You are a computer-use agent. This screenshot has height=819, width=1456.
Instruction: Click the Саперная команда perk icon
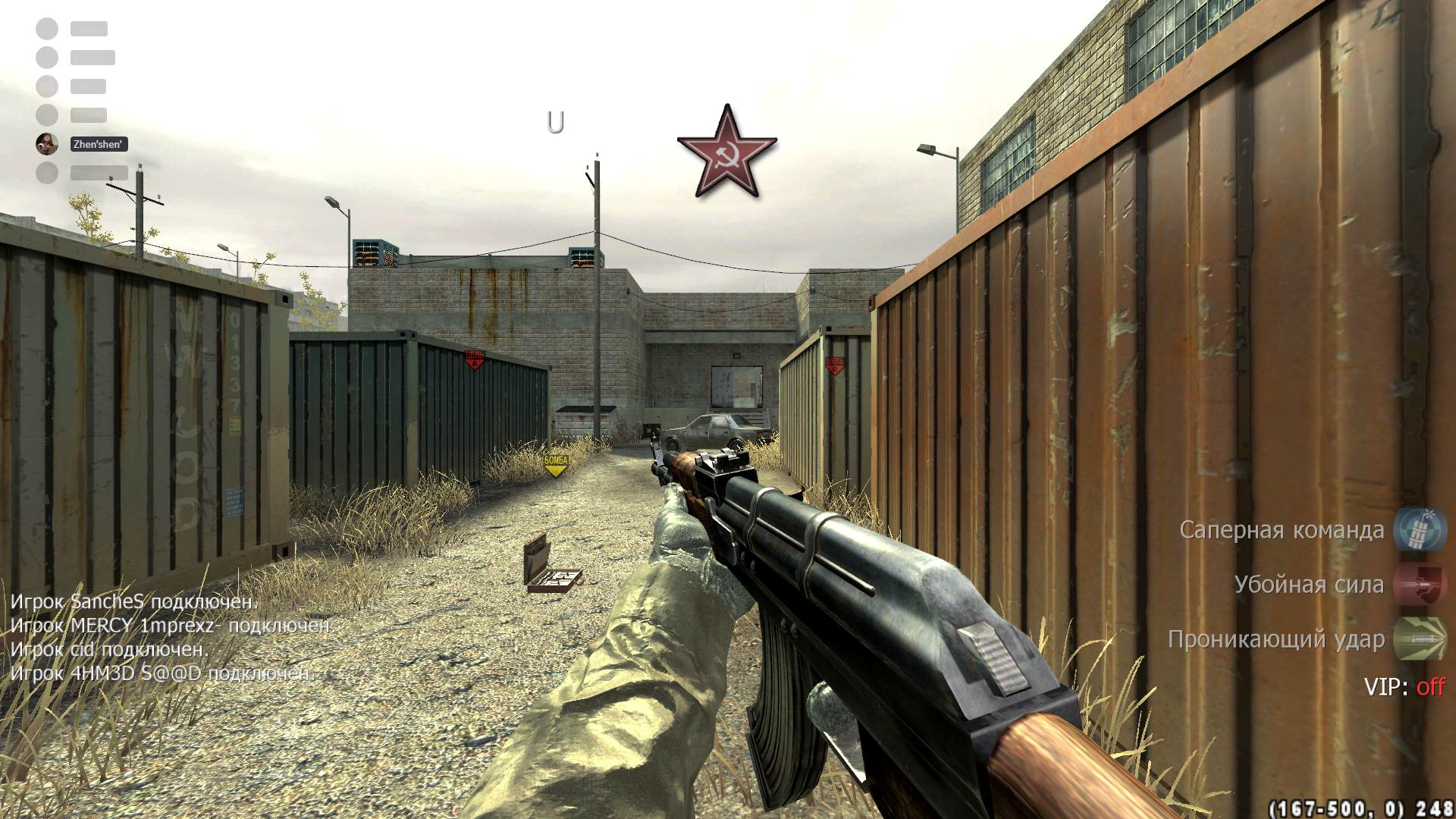pos(1420,529)
